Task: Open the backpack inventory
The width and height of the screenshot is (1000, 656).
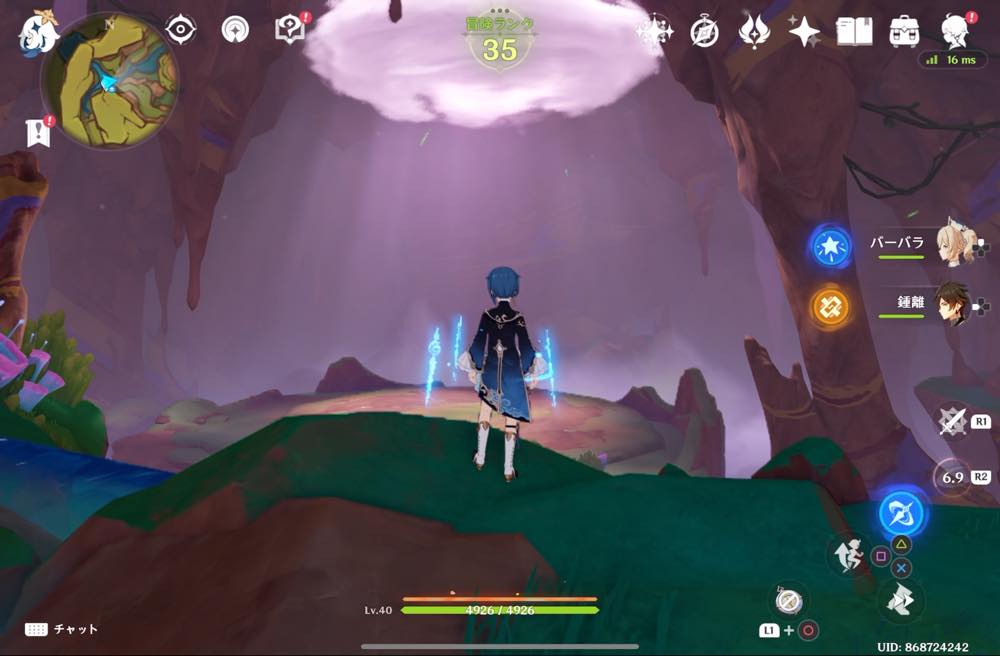Action: point(905,32)
